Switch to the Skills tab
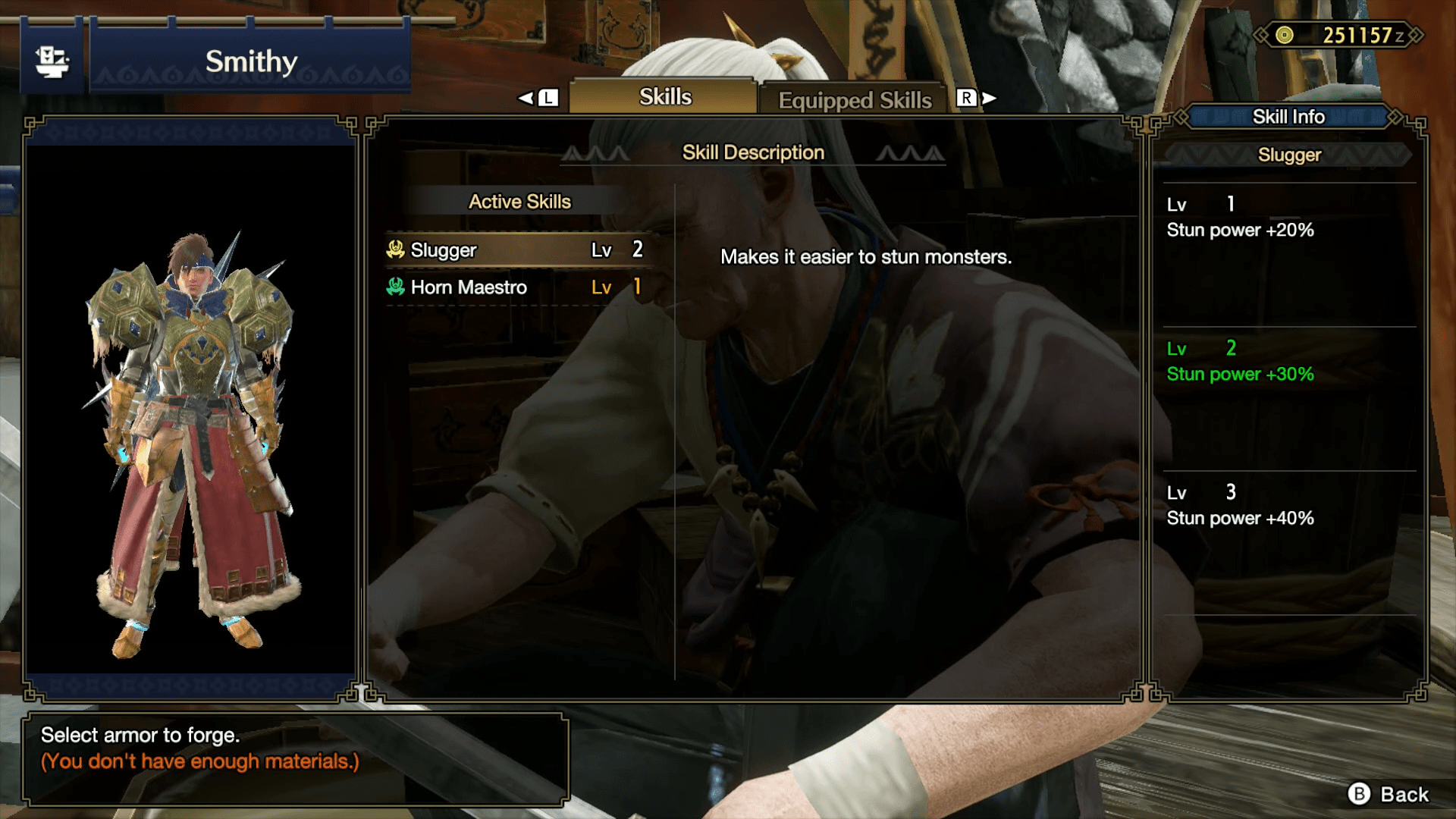Viewport: 1456px width, 819px height. [661, 96]
